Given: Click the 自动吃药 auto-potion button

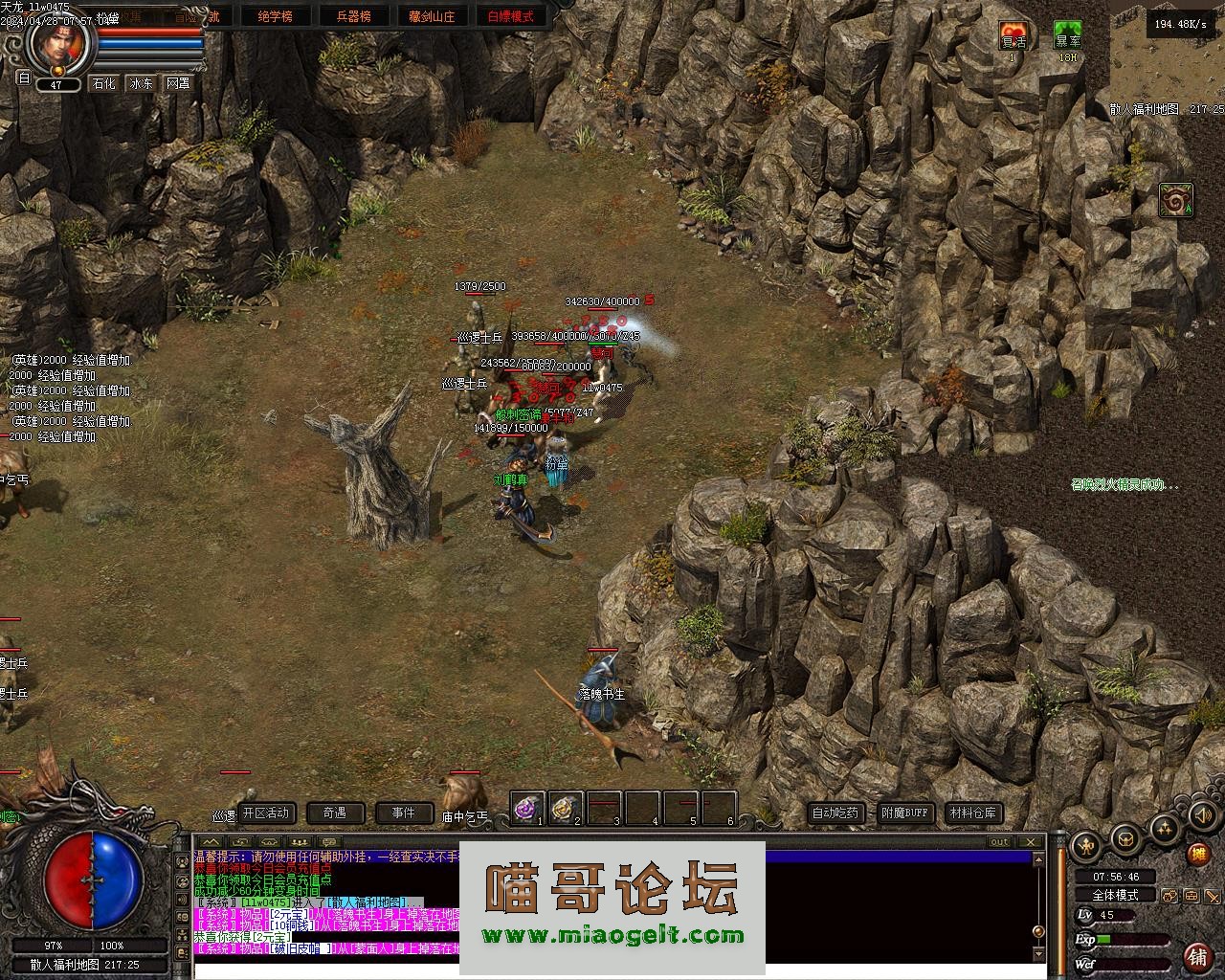Looking at the screenshot, I should click(835, 813).
